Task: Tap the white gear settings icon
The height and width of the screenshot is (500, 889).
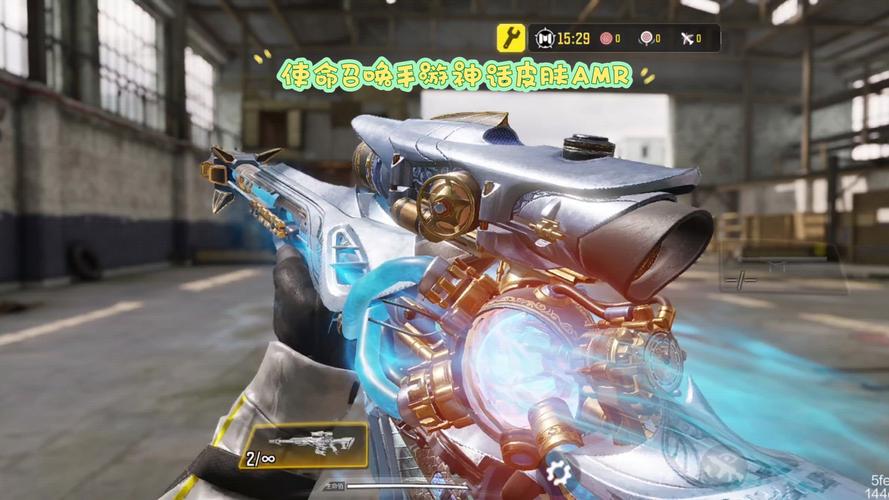Action: click(x=560, y=472)
